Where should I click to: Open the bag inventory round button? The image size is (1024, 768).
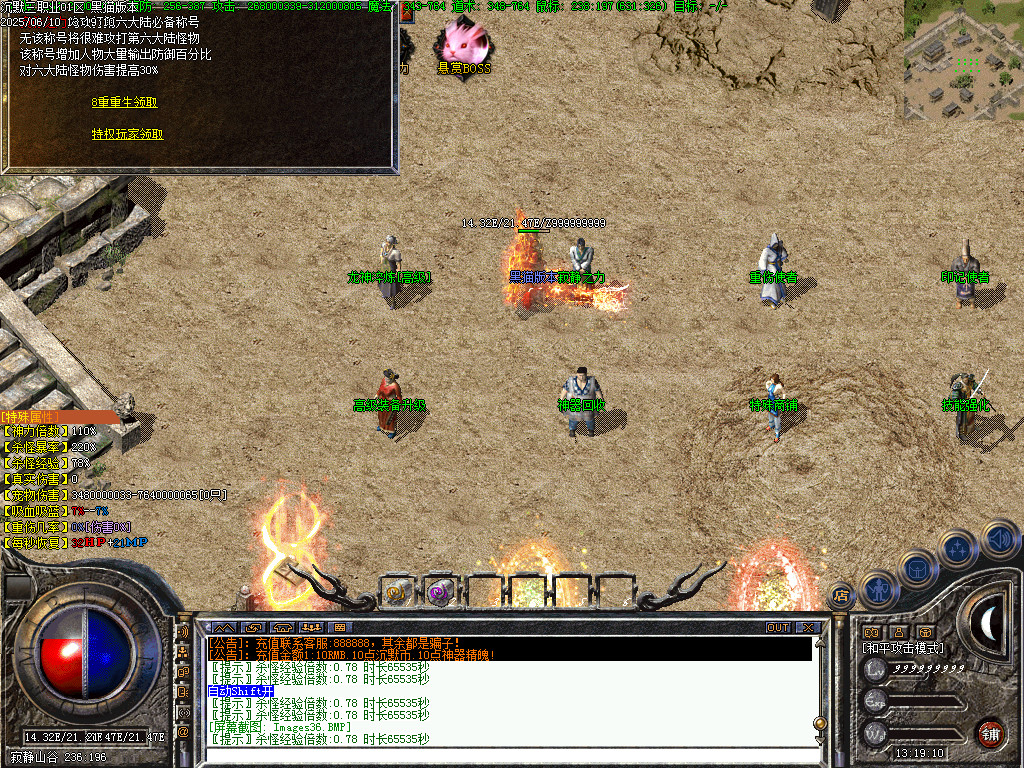point(917,568)
